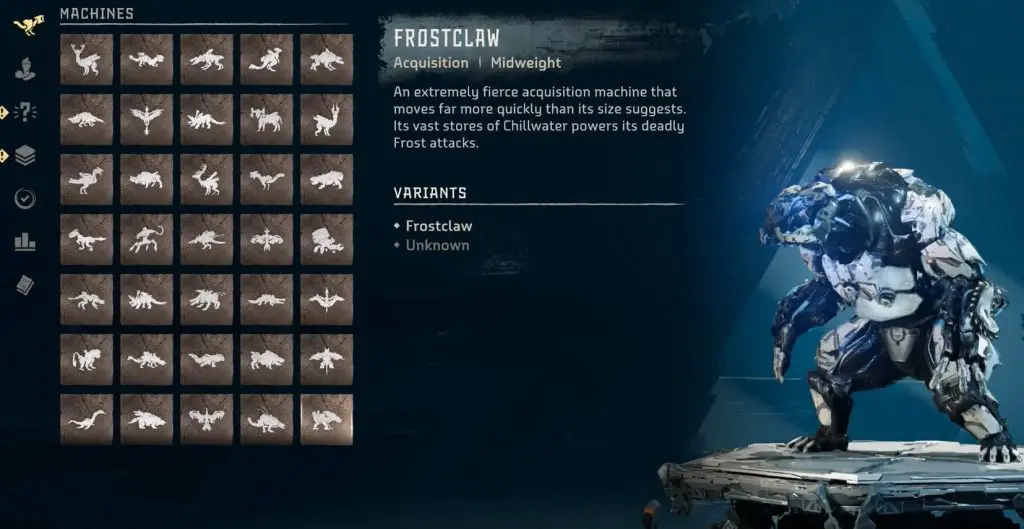
Task: Select the Unknown variant entry
Action: coord(437,245)
